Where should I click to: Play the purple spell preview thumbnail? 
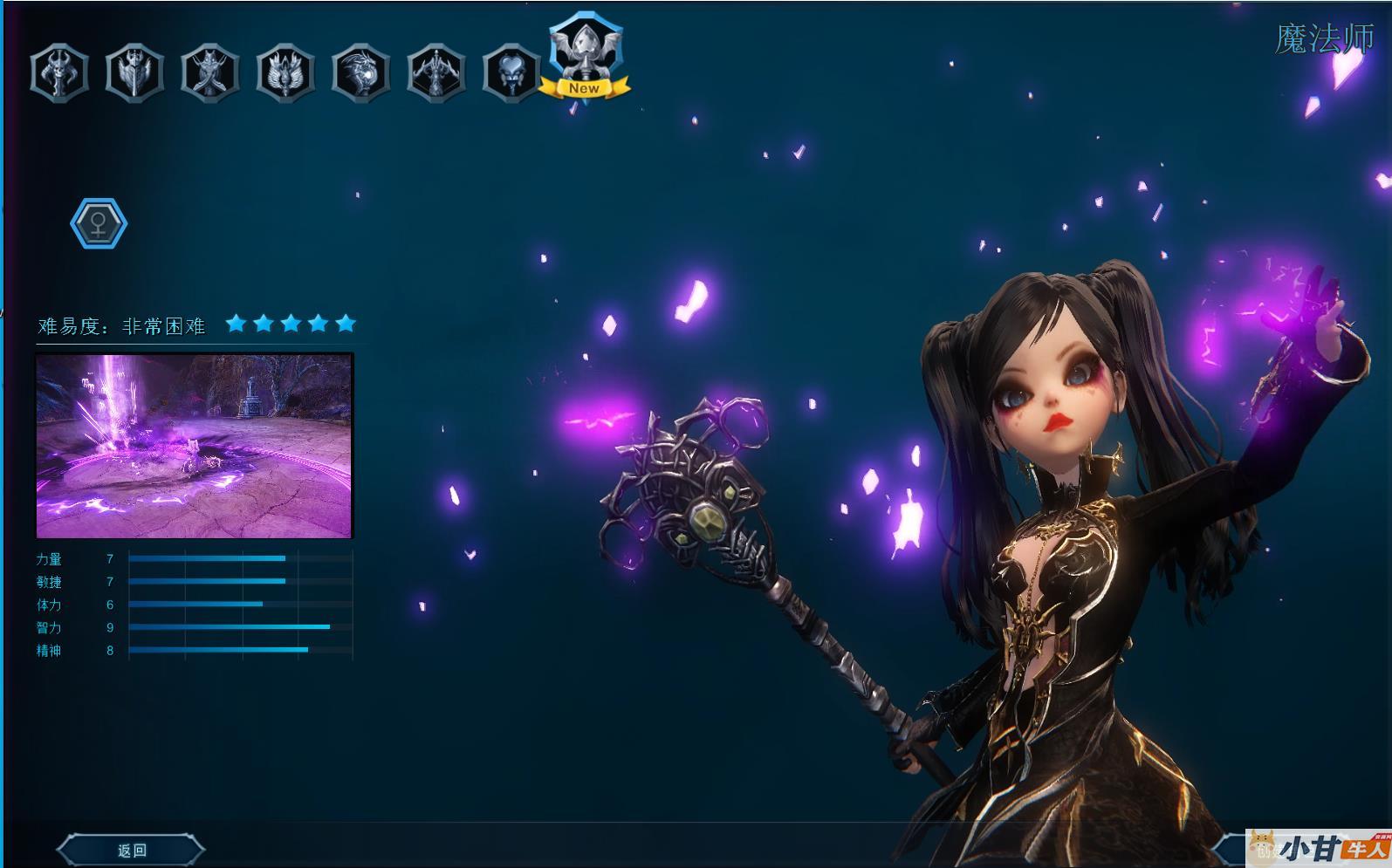[x=195, y=445]
